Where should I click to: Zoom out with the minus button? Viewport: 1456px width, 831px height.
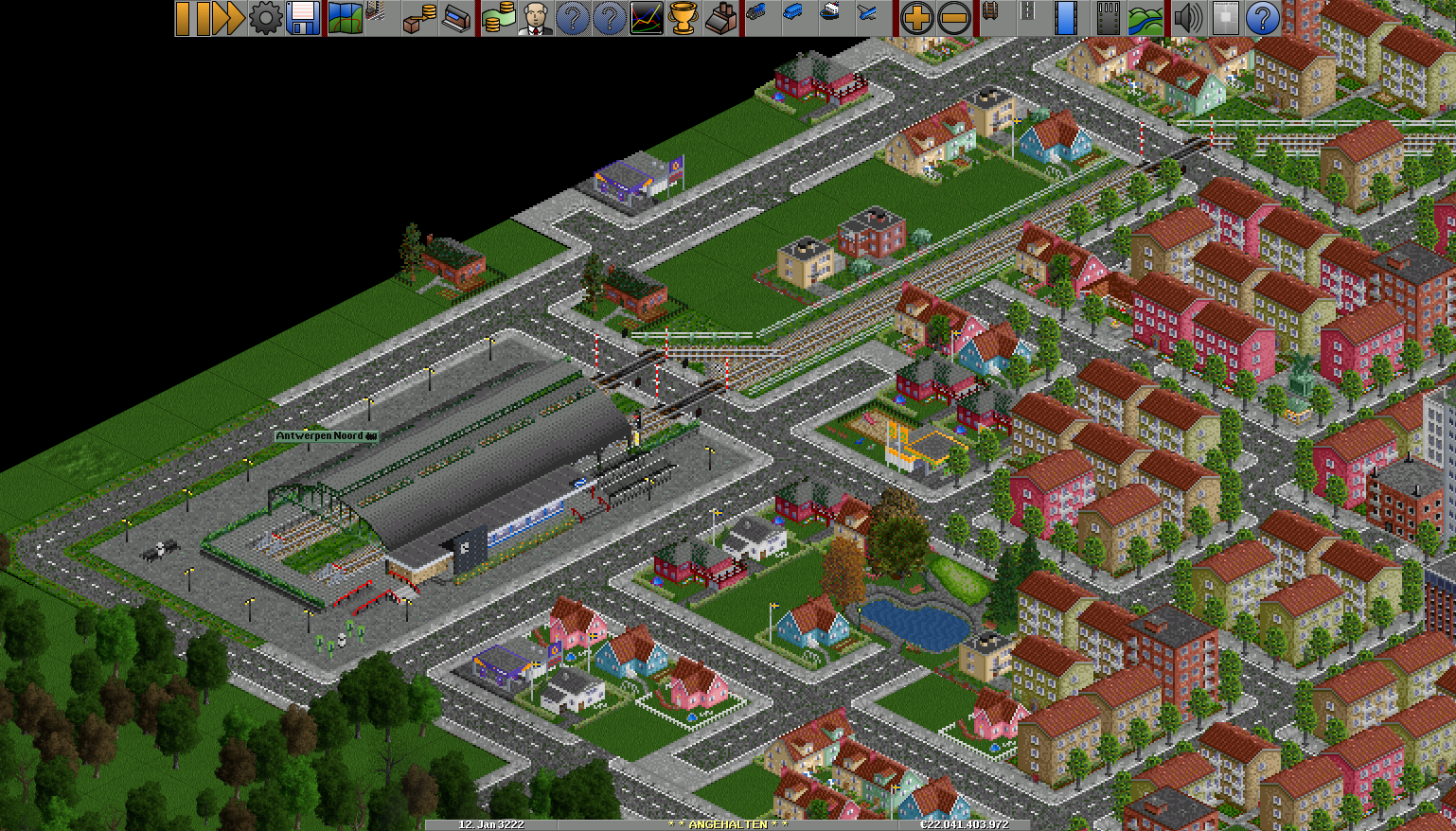(953, 18)
